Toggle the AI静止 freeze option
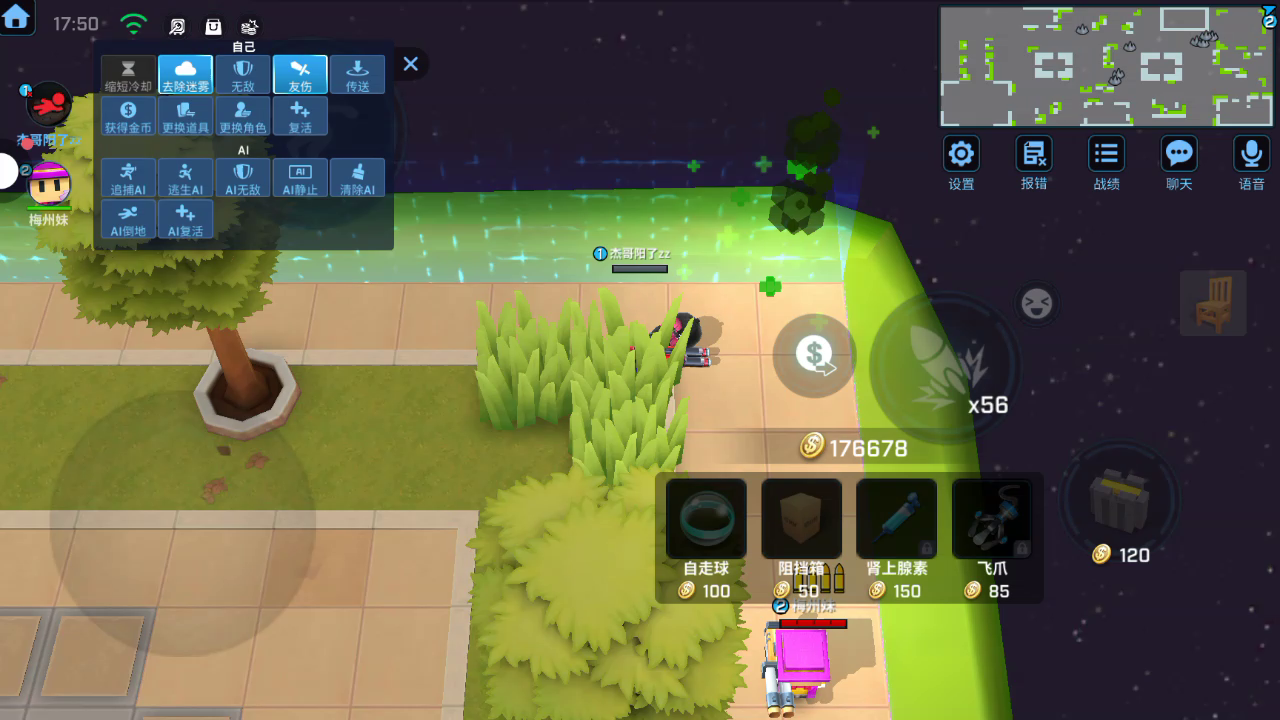This screenshot has height=720, width=1280. tap(300, 178)
